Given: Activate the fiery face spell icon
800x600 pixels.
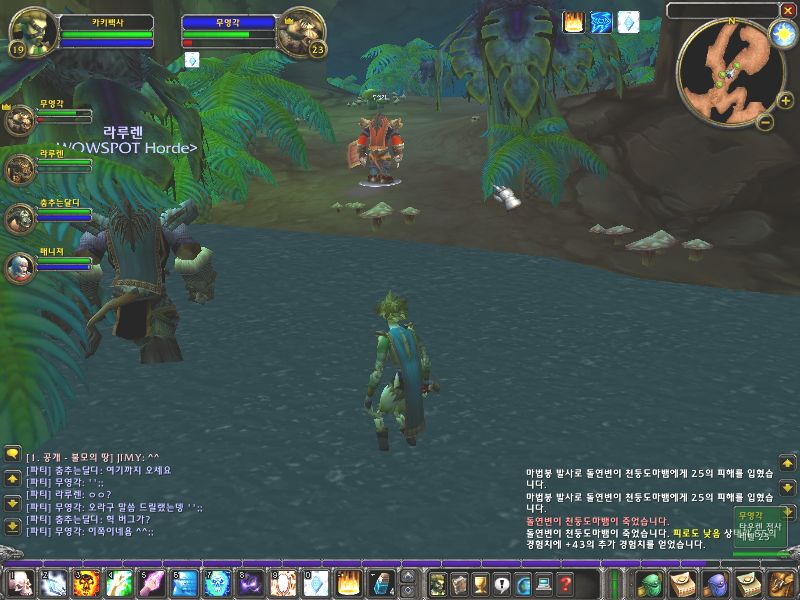Looking at the screenshot, I should tap(87, 583).
